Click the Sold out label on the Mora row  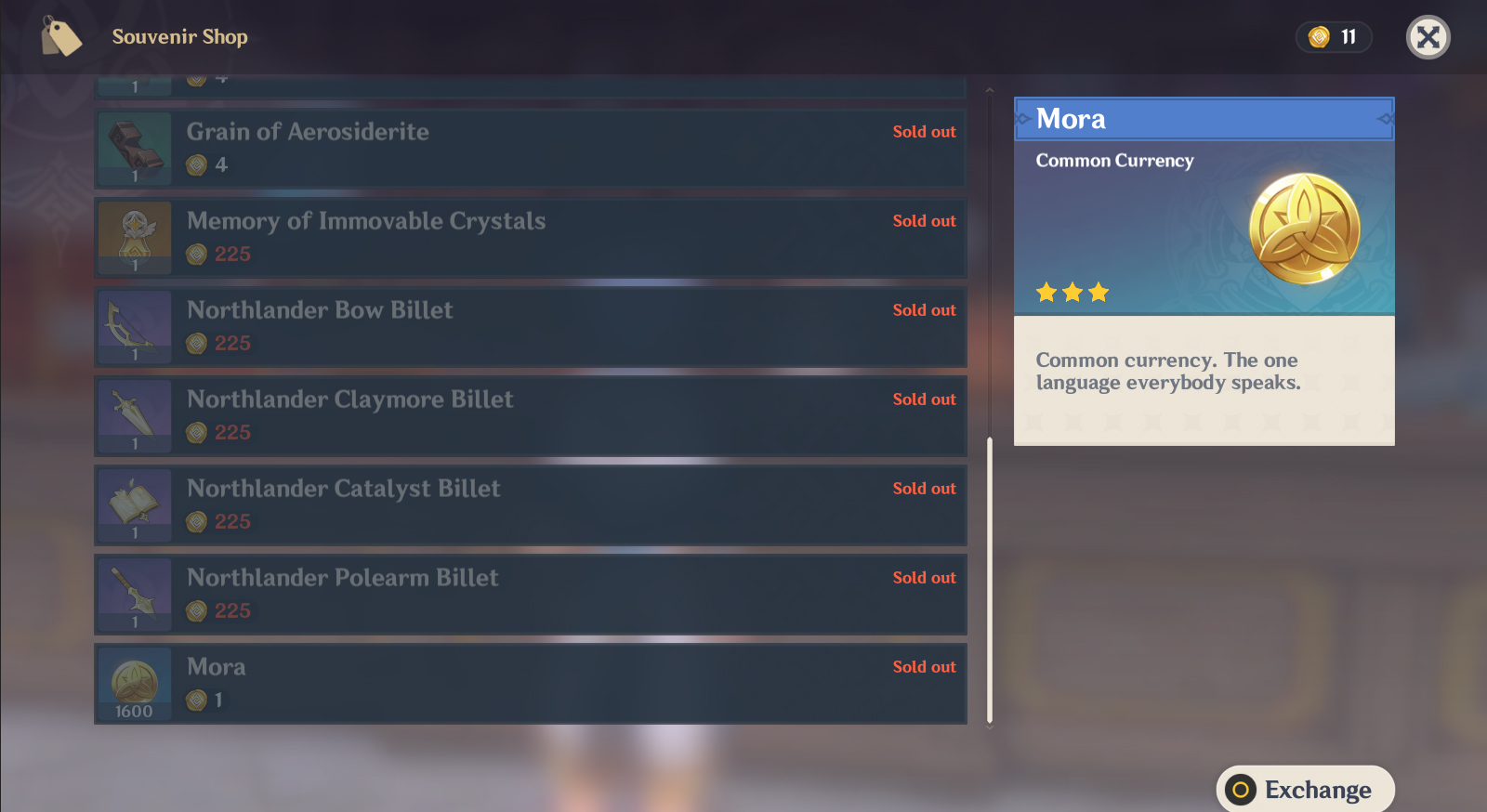point(924,666)
